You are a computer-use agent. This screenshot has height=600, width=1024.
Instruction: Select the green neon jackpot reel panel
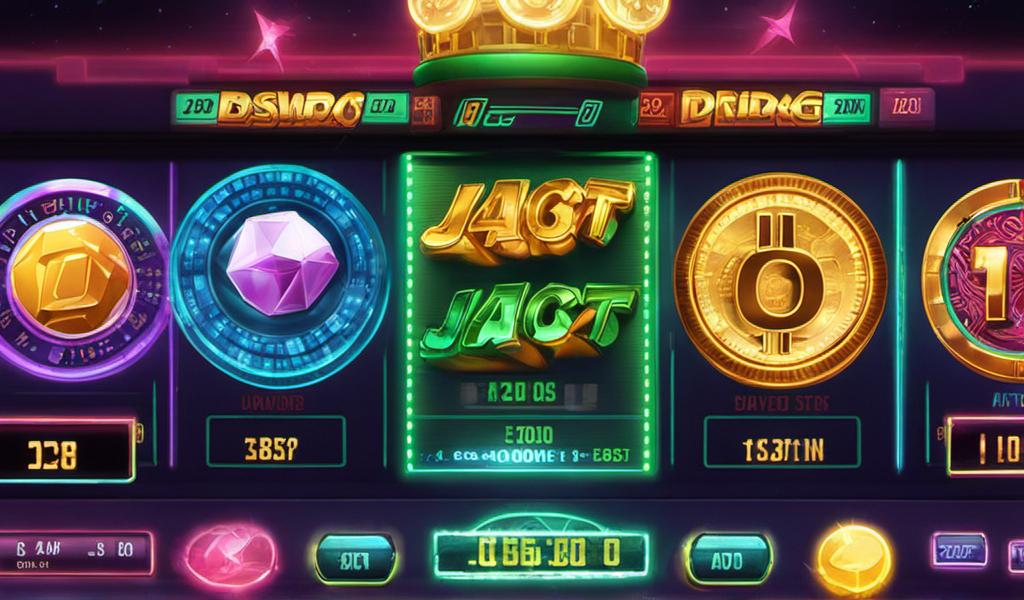pos(527,312)
